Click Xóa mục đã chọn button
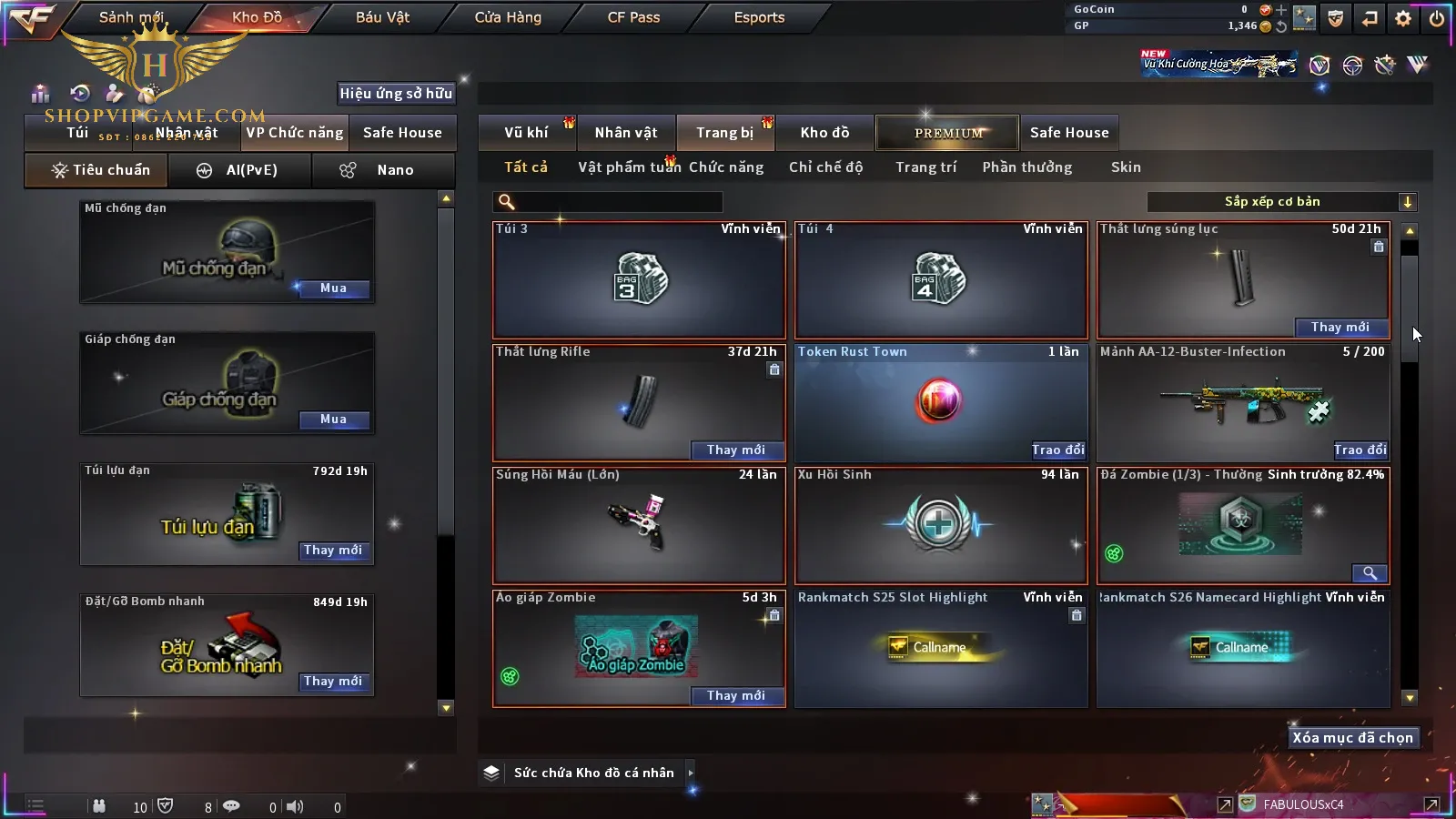This screenshot has height=819, width=1456. [1352, 738]
